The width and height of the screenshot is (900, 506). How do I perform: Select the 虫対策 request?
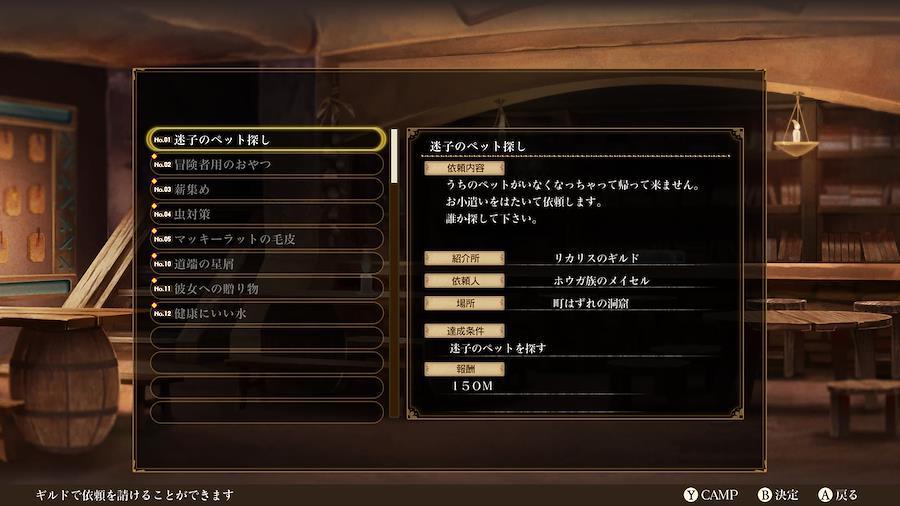[x=266, y=214]
